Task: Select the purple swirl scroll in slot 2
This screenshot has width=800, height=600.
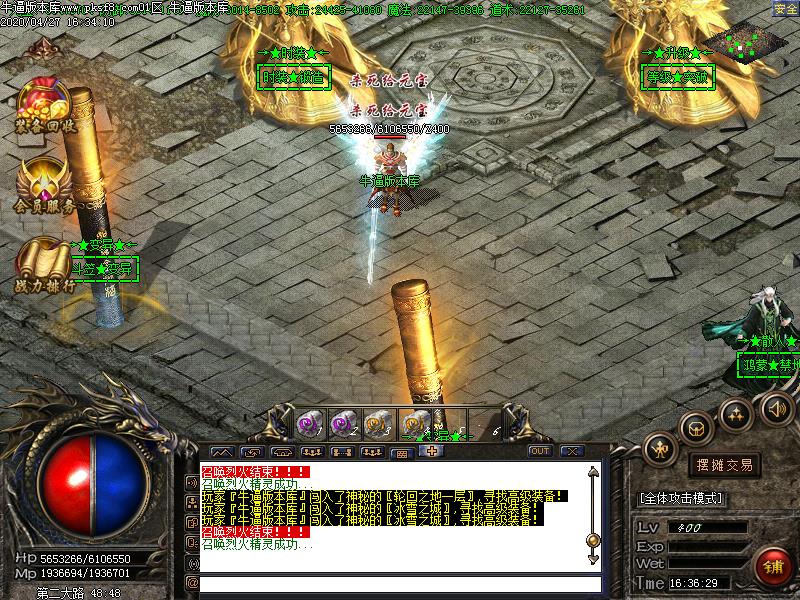Action: click(341, 422)
